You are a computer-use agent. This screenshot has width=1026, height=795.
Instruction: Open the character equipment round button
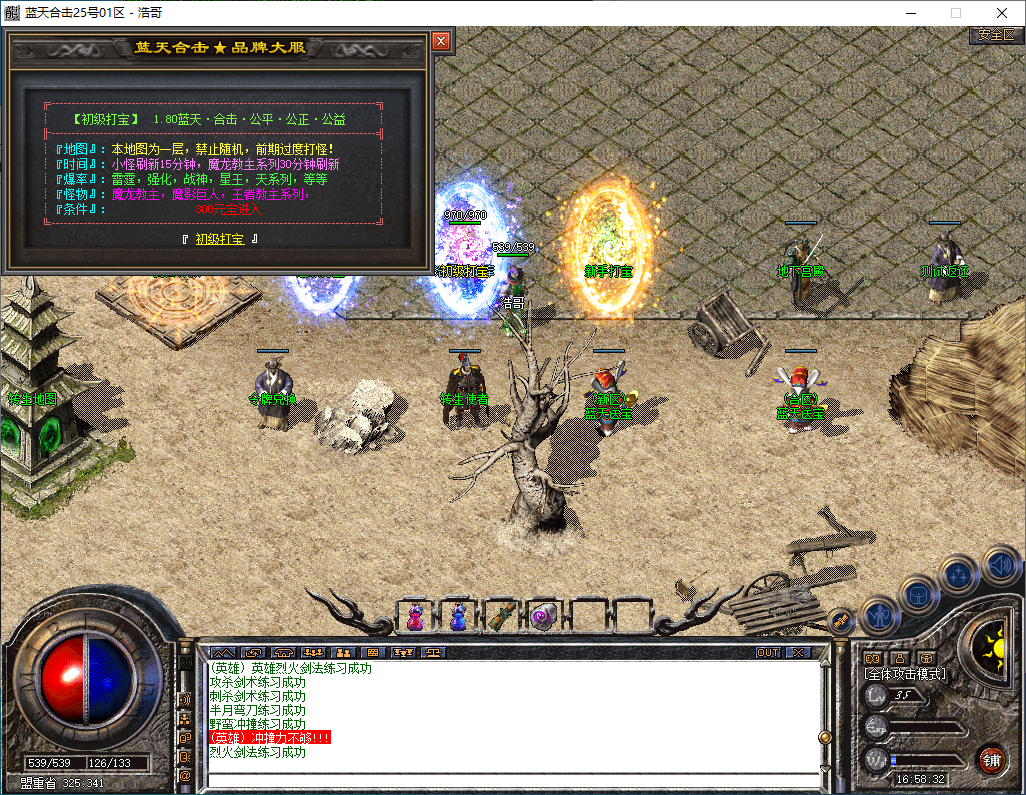click(x=877, y=616)
